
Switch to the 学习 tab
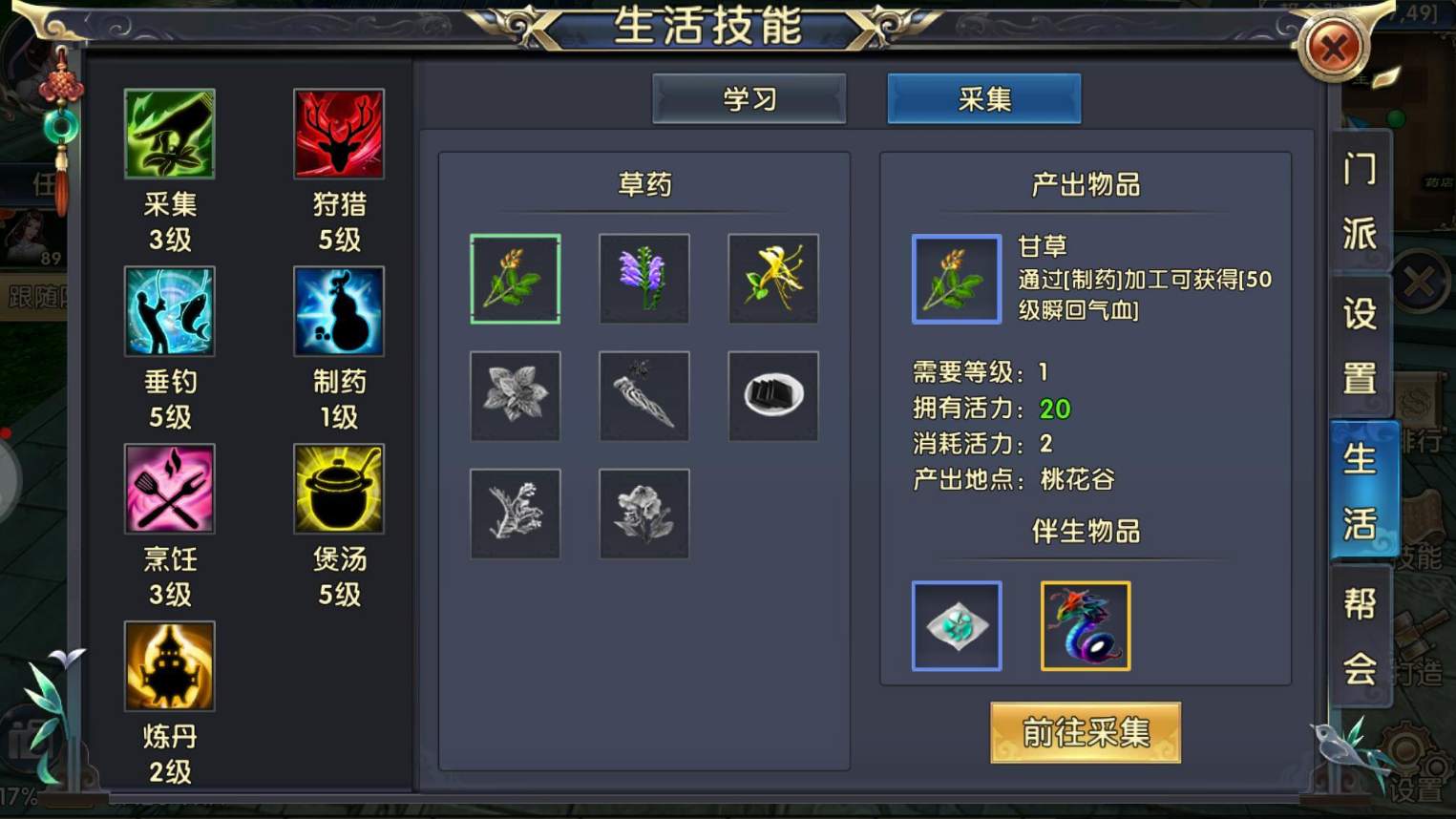pos(749,98)
